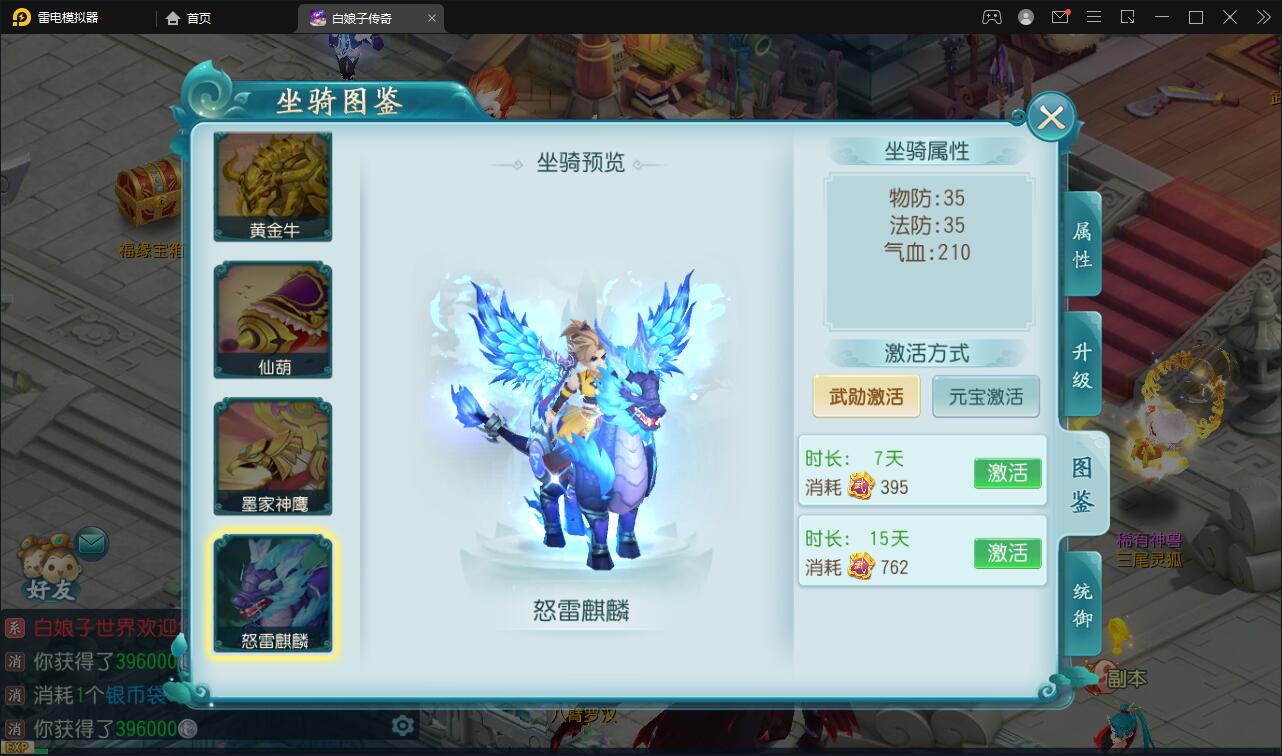Select 元宝激活 activation method
The image size is (1282, 756).
click(x=986, y=396)
